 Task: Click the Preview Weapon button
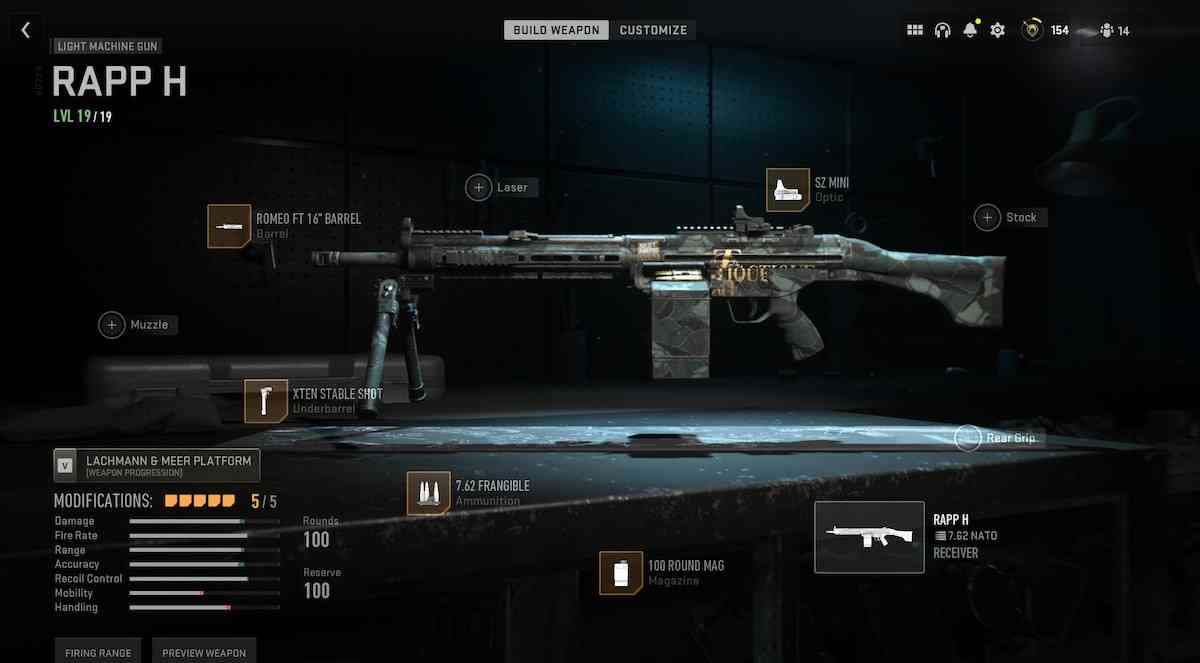click(204, 651)
